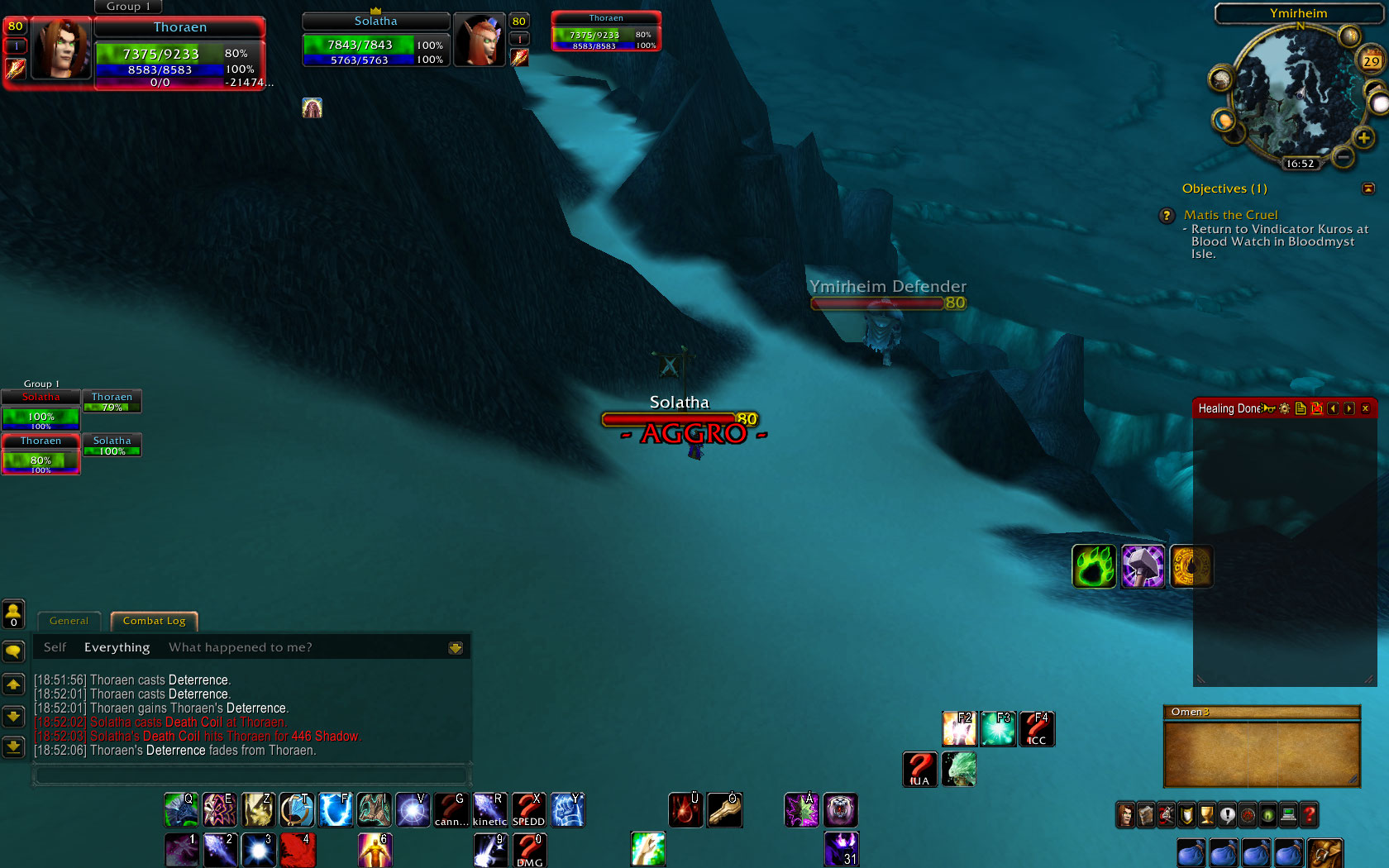Click the megaphone report icon on Healing Done
The width and height of the screenshot is (1389, 868).
click(x=1267, y=408)
